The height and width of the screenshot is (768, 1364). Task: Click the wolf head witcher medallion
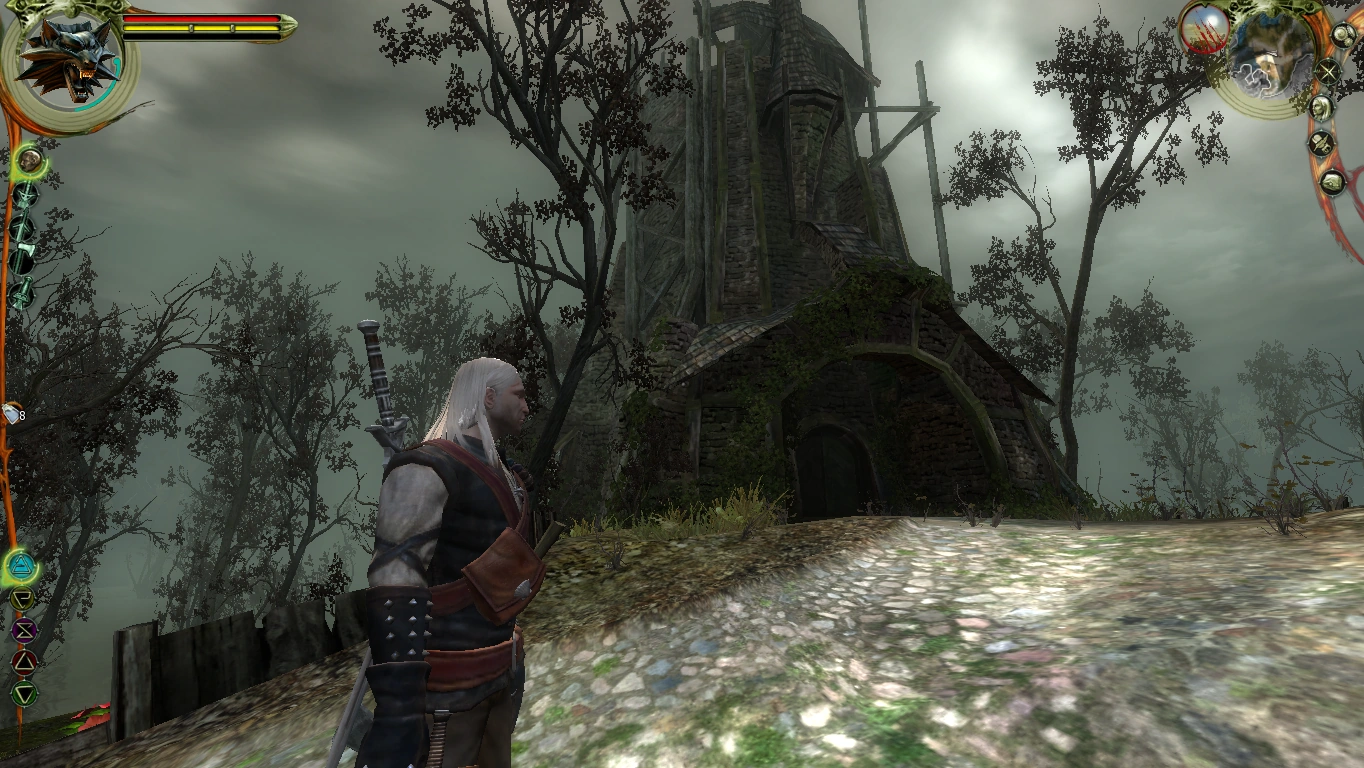(68, 56)
